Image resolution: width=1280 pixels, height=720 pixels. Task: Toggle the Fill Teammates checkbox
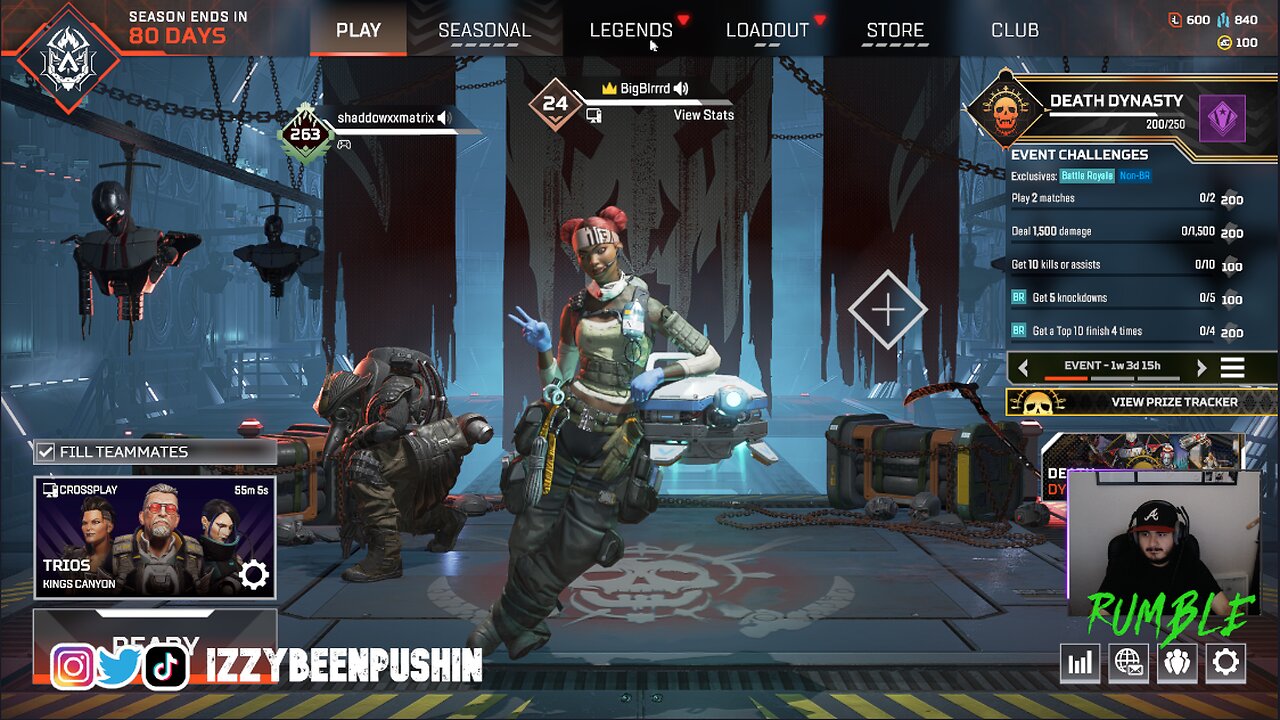46,452
